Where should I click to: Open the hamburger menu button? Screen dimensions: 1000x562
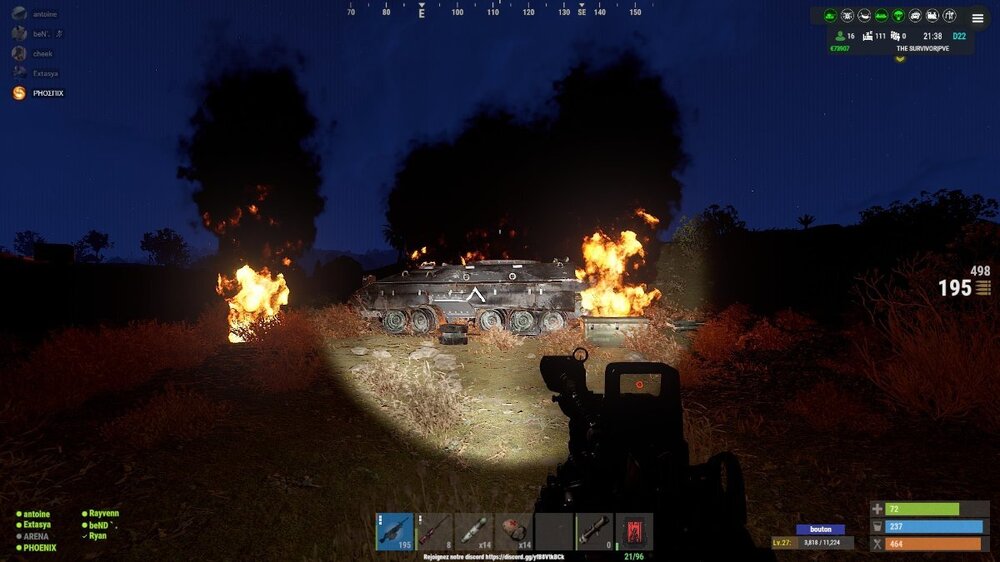977,18
